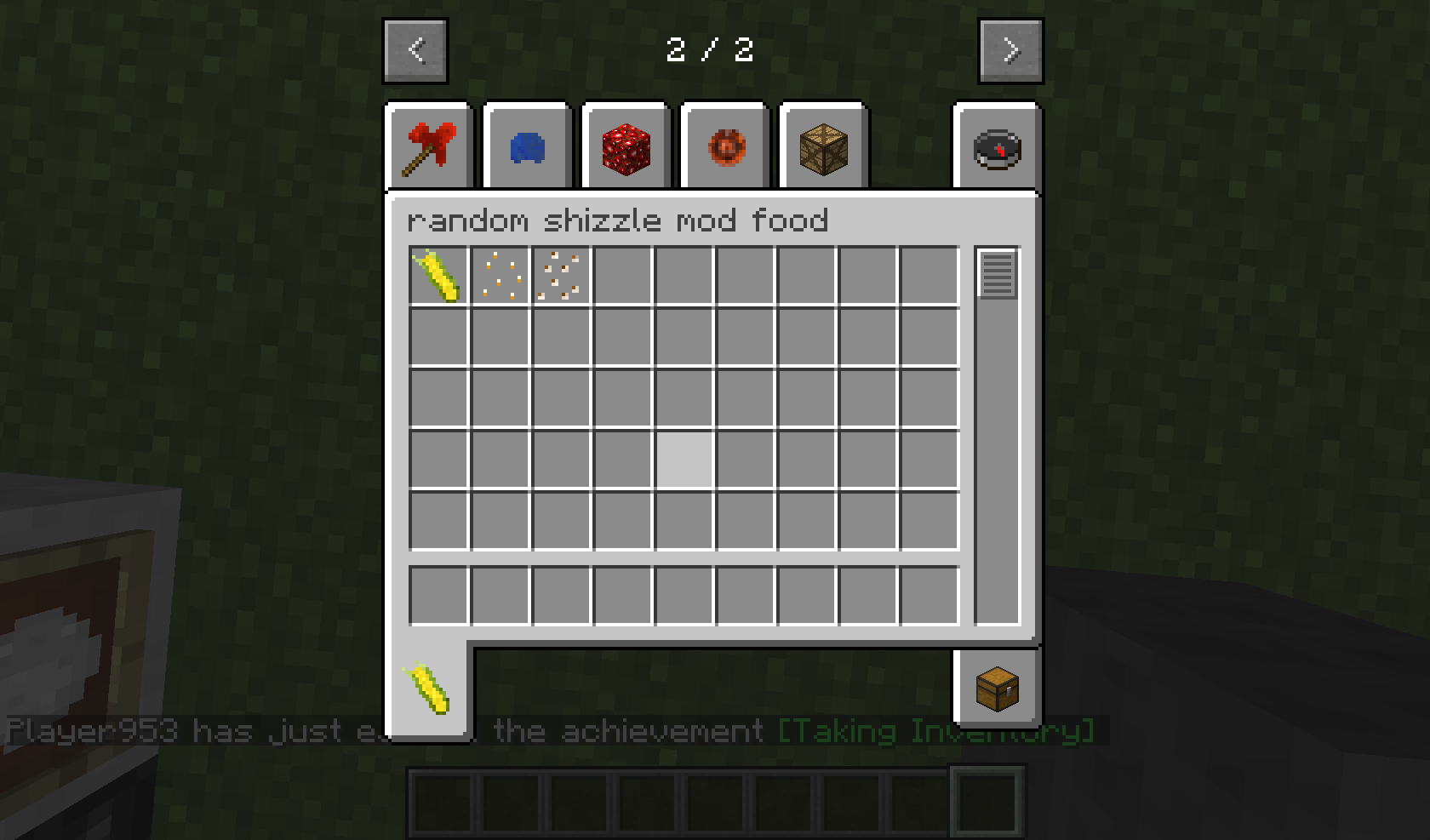Select the red axe mod tab

428,146
